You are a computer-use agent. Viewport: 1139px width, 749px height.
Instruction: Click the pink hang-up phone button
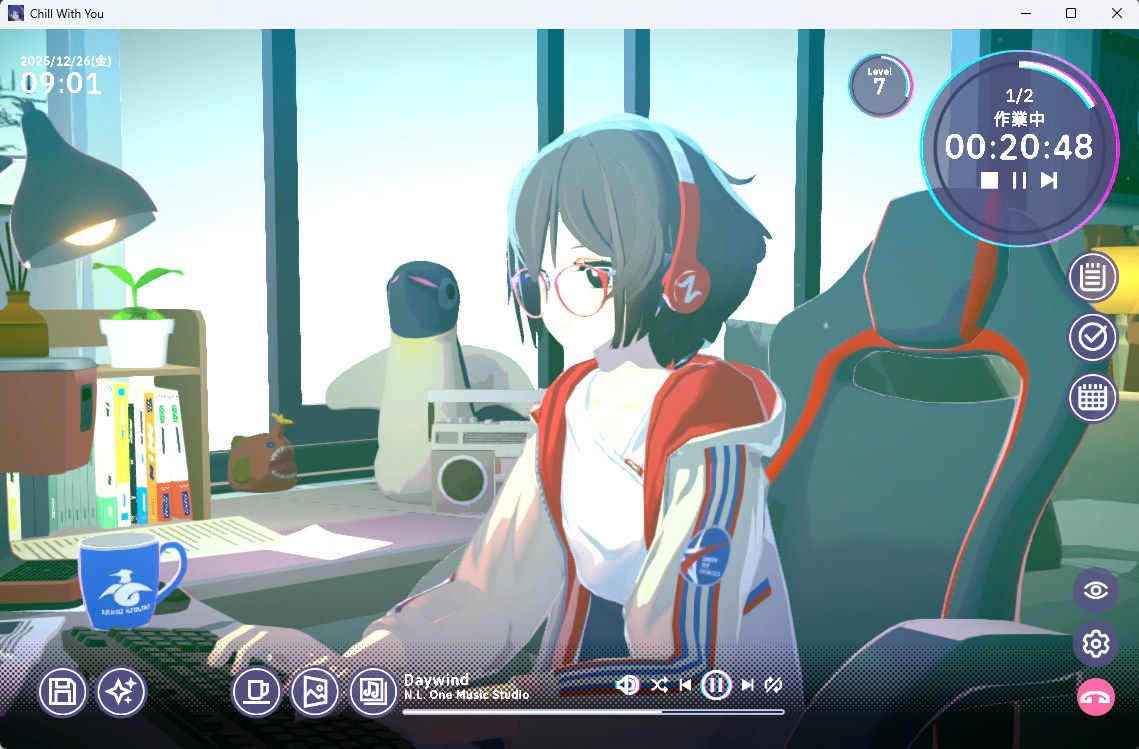[1095, 698]
